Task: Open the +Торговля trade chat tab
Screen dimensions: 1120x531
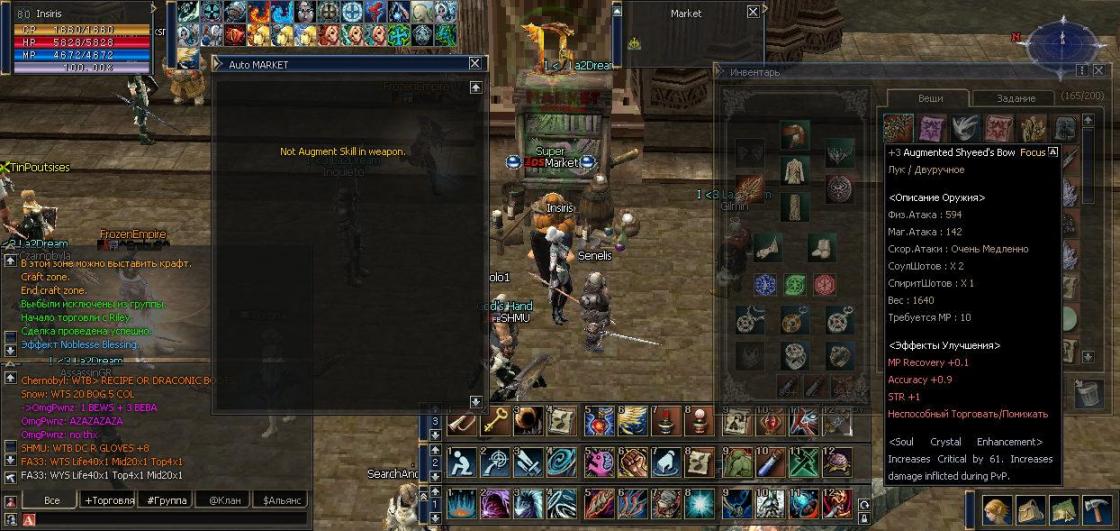Action: pyautogui.click(x=110, y=500)
